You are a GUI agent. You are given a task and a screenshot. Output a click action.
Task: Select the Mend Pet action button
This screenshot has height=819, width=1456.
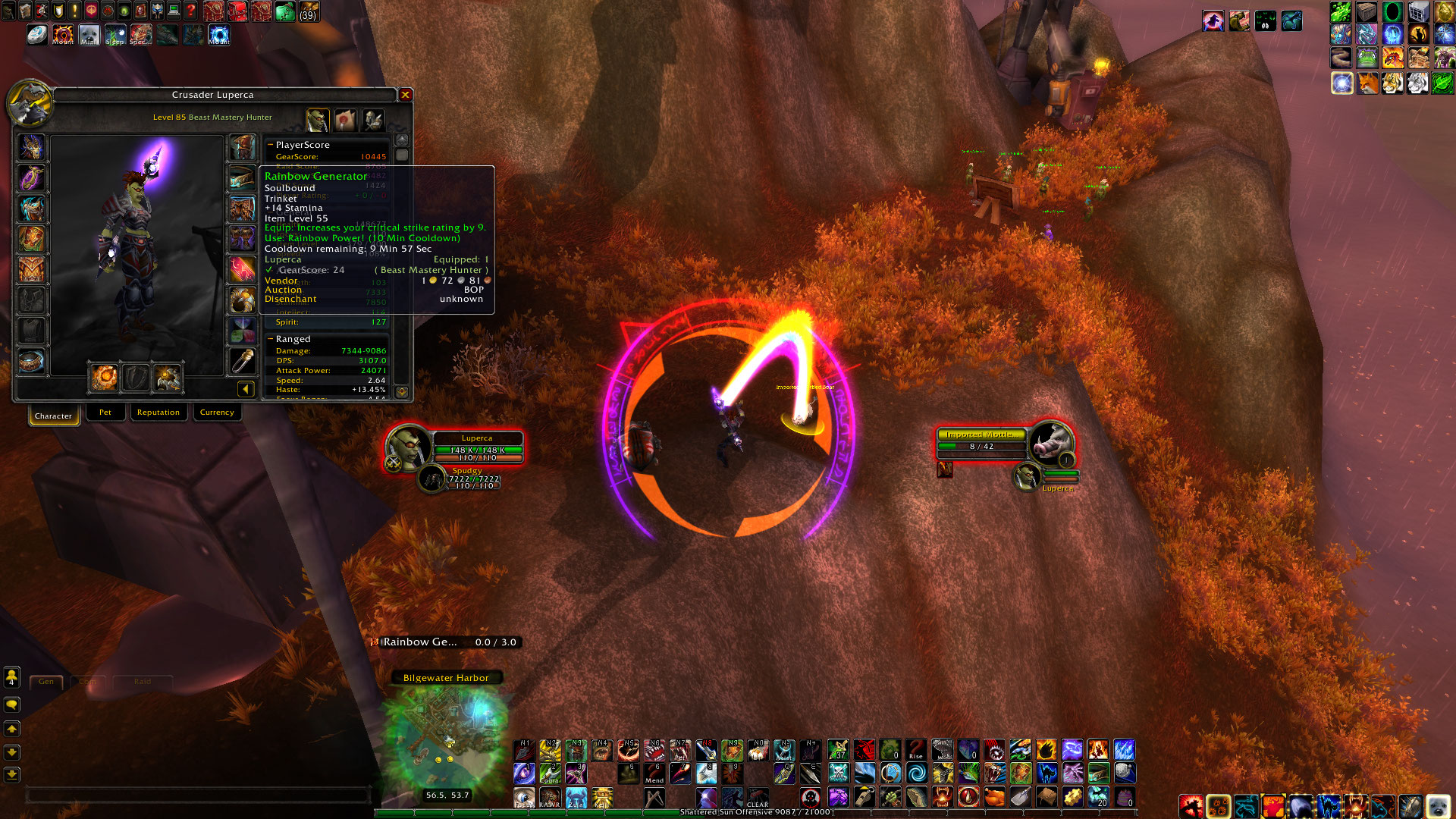click(654, 773)
